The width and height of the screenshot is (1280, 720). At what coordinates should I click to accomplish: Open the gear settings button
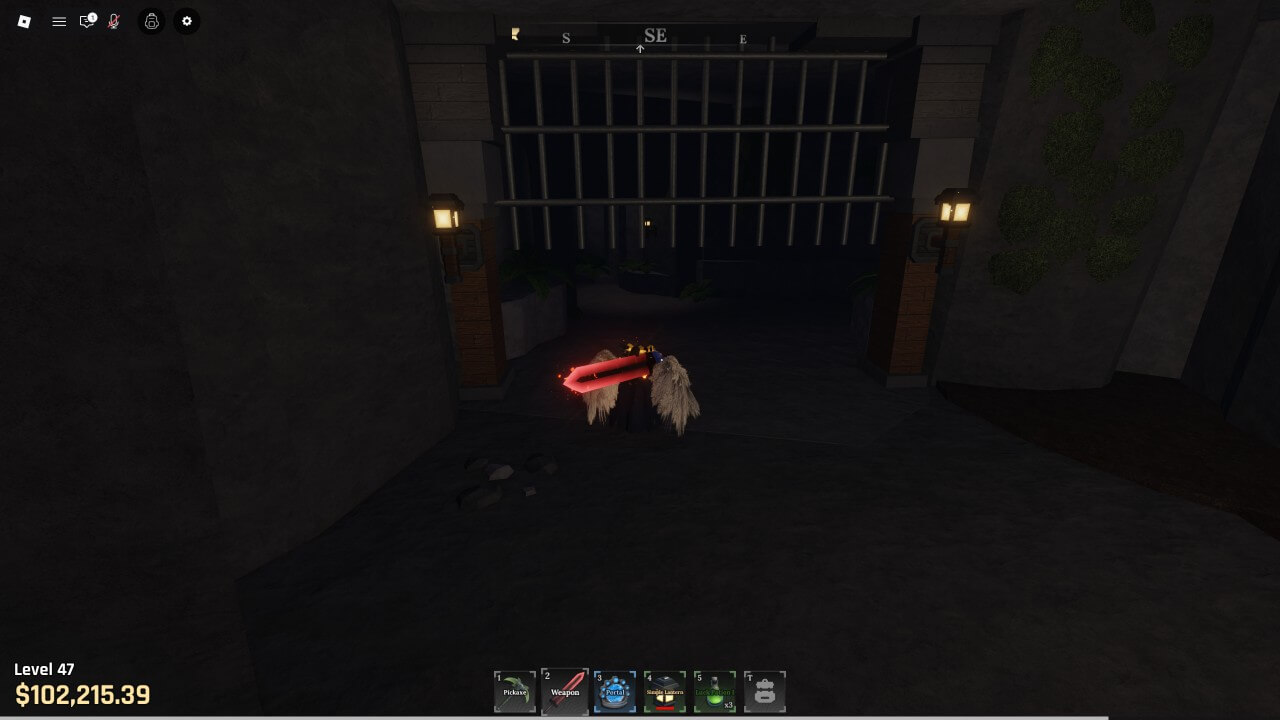[187, 21]
